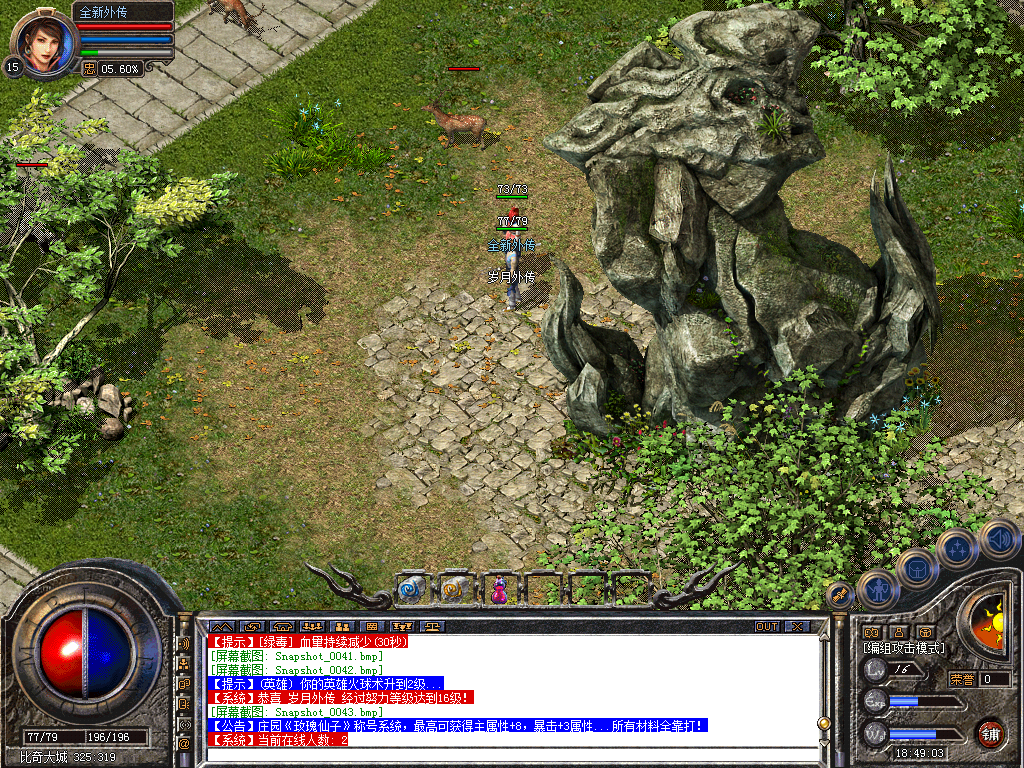Screen dimensions: 1024x768
Task: Close the chat panel with the X button
Action: click(x=797, y=626)
